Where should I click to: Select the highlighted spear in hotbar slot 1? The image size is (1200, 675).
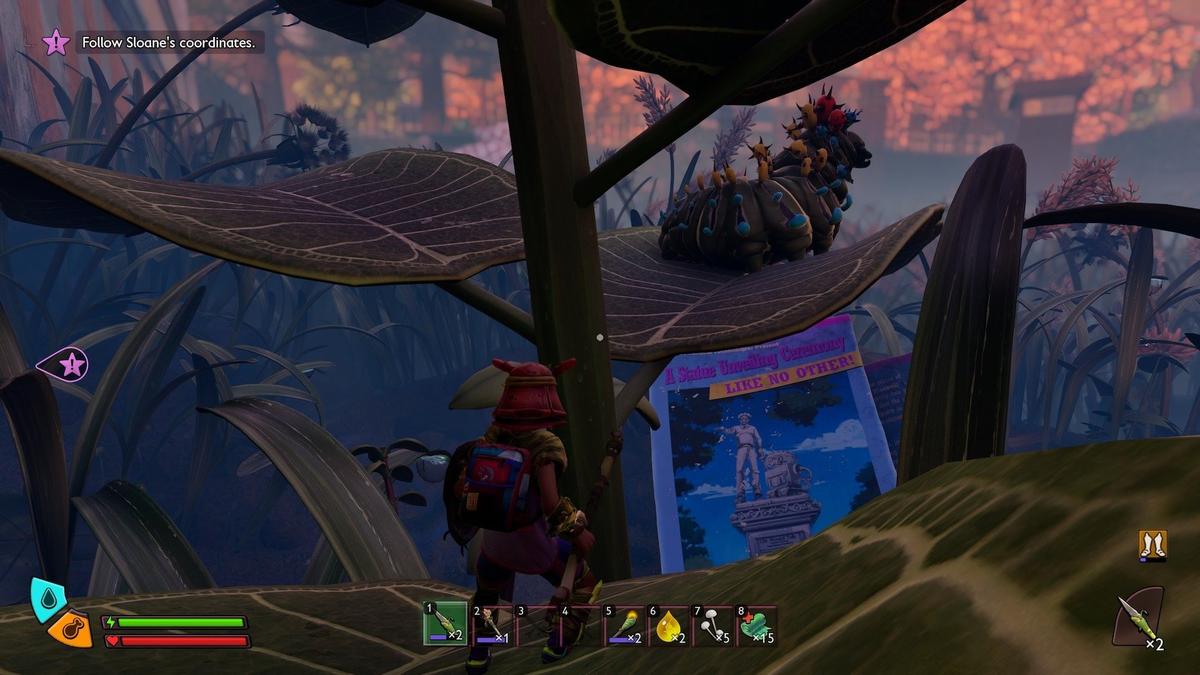pyautogui.click(x=444, y=624)
